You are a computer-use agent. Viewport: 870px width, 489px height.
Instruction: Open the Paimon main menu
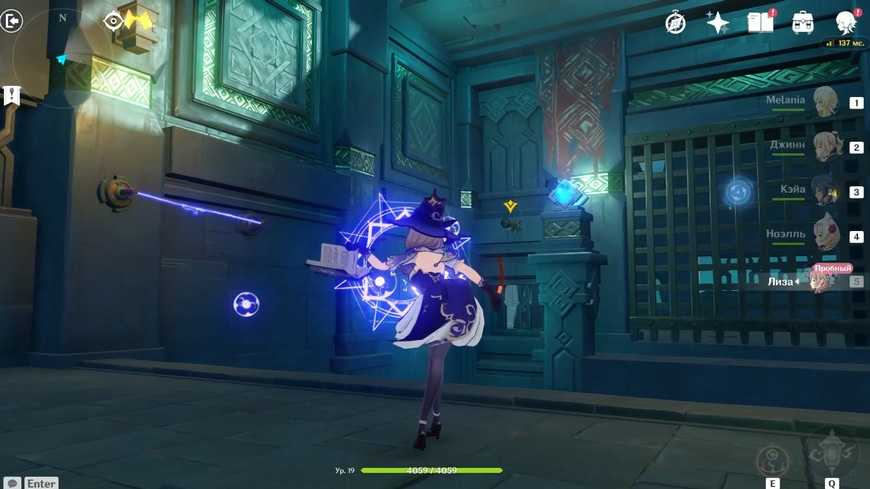click(846, 23)
